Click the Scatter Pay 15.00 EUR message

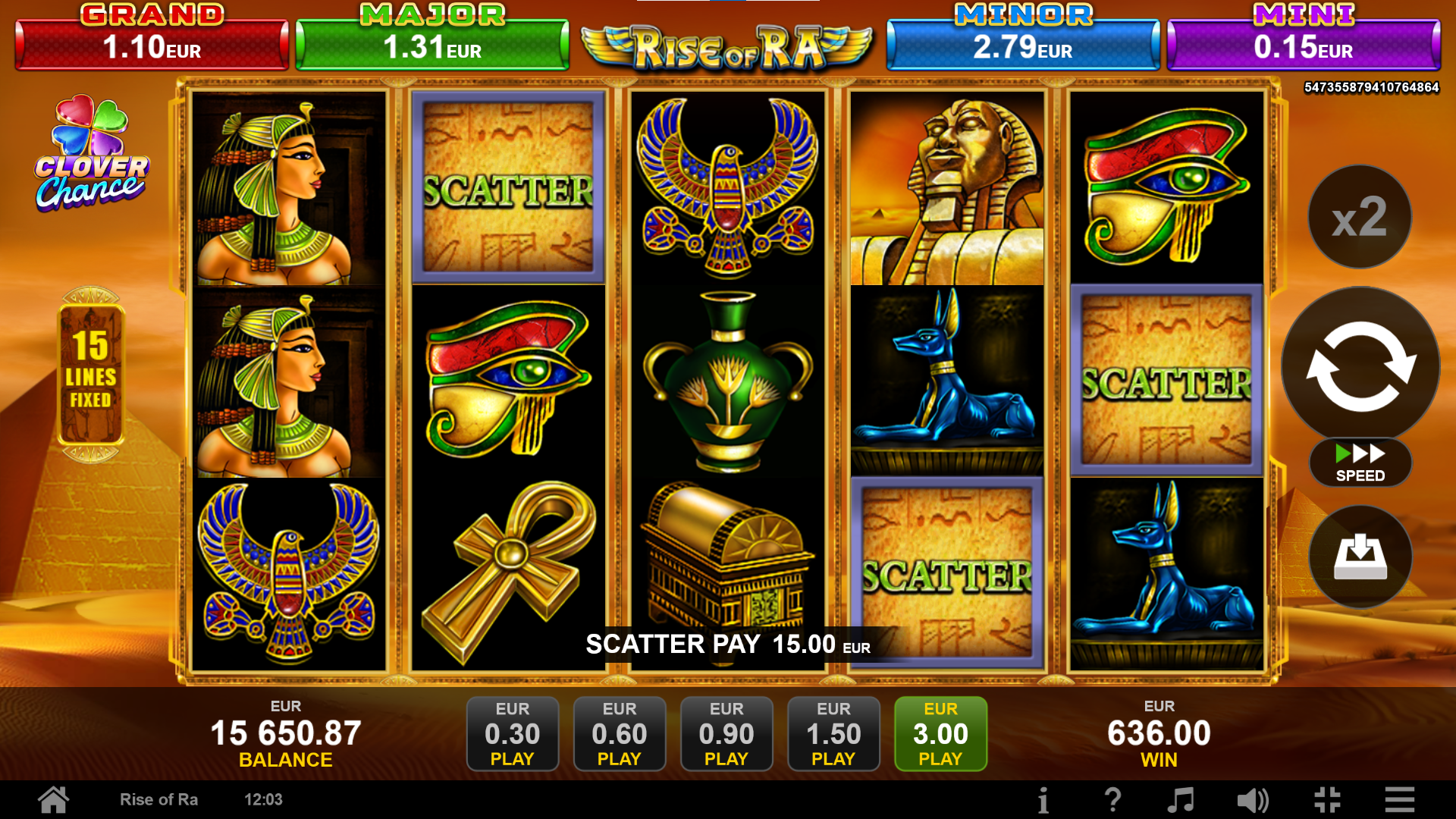pos(726,647)
